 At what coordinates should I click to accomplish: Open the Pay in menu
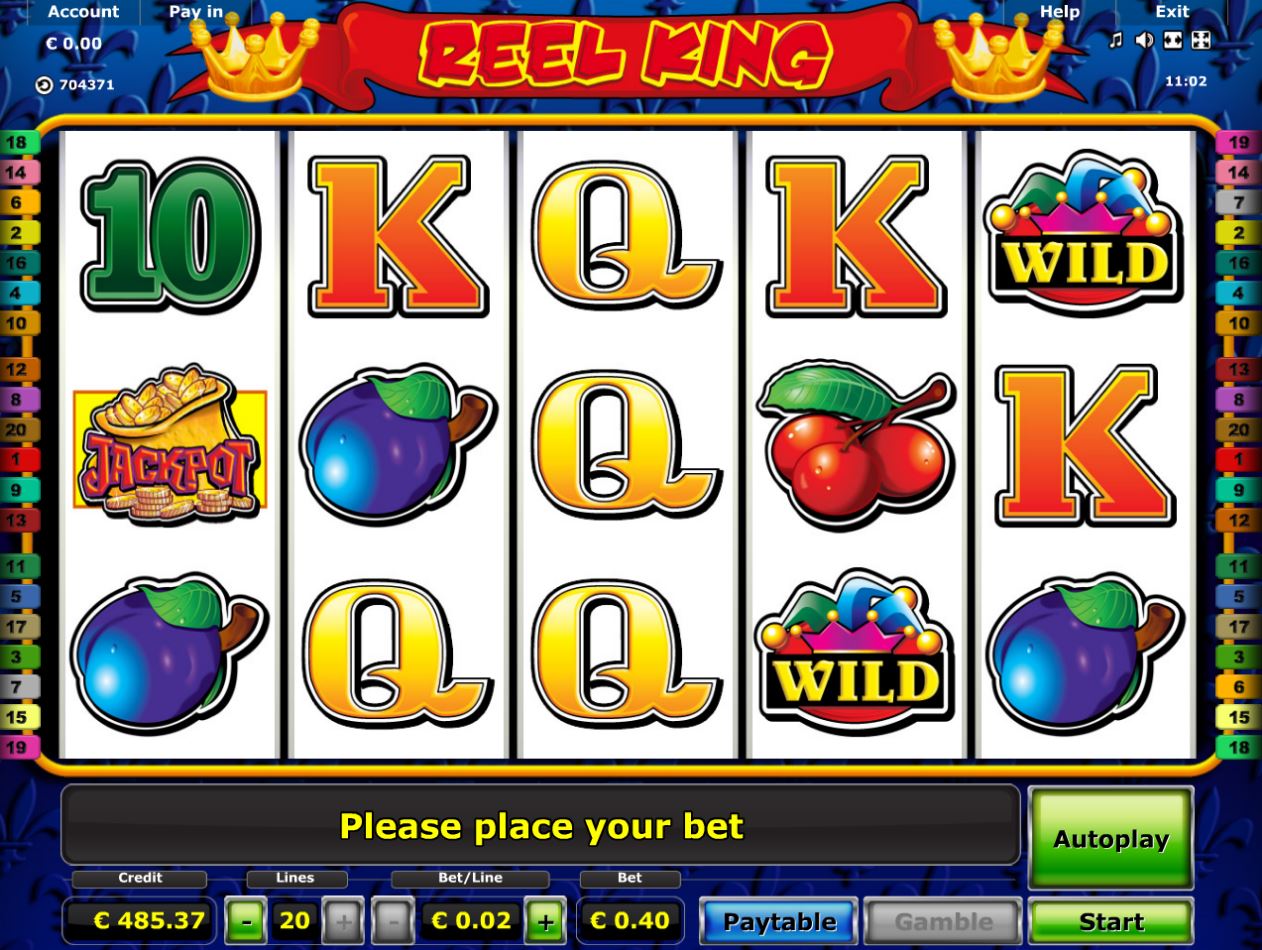click(196, 12)
